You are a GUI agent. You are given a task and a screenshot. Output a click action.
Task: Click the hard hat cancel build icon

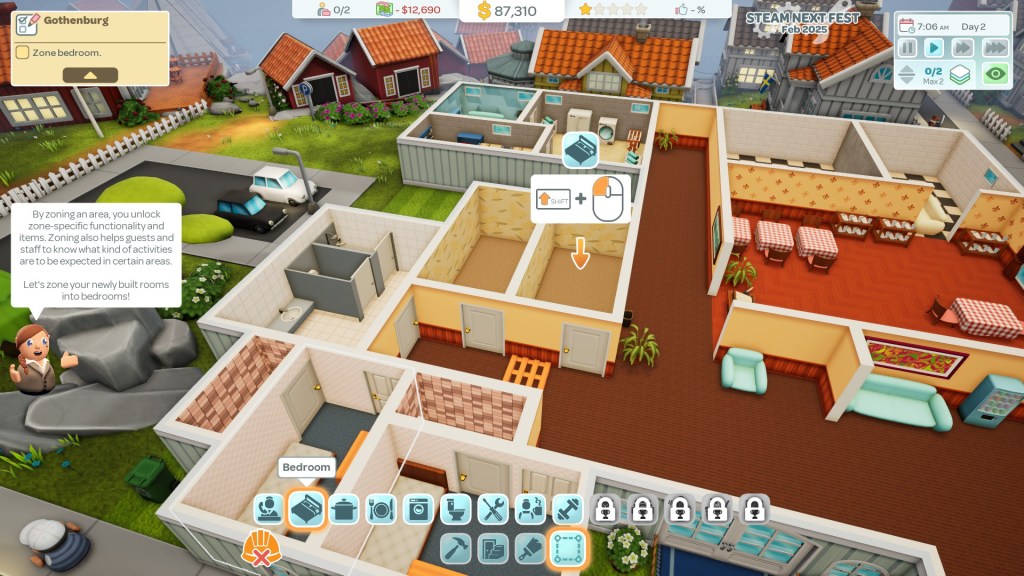(x=260, y=548)
